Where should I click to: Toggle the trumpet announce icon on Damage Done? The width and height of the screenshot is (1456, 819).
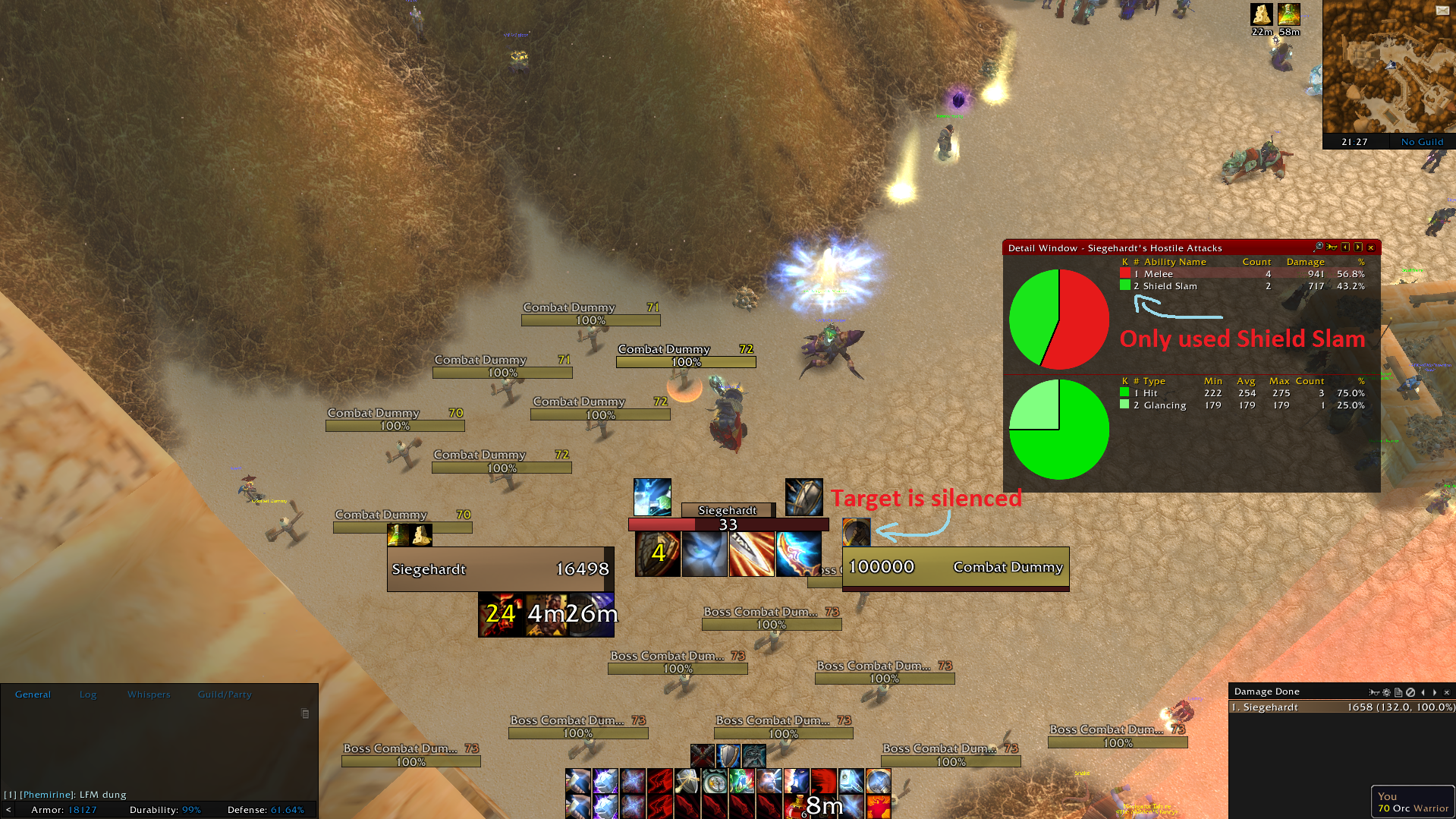pos(1374,691)
